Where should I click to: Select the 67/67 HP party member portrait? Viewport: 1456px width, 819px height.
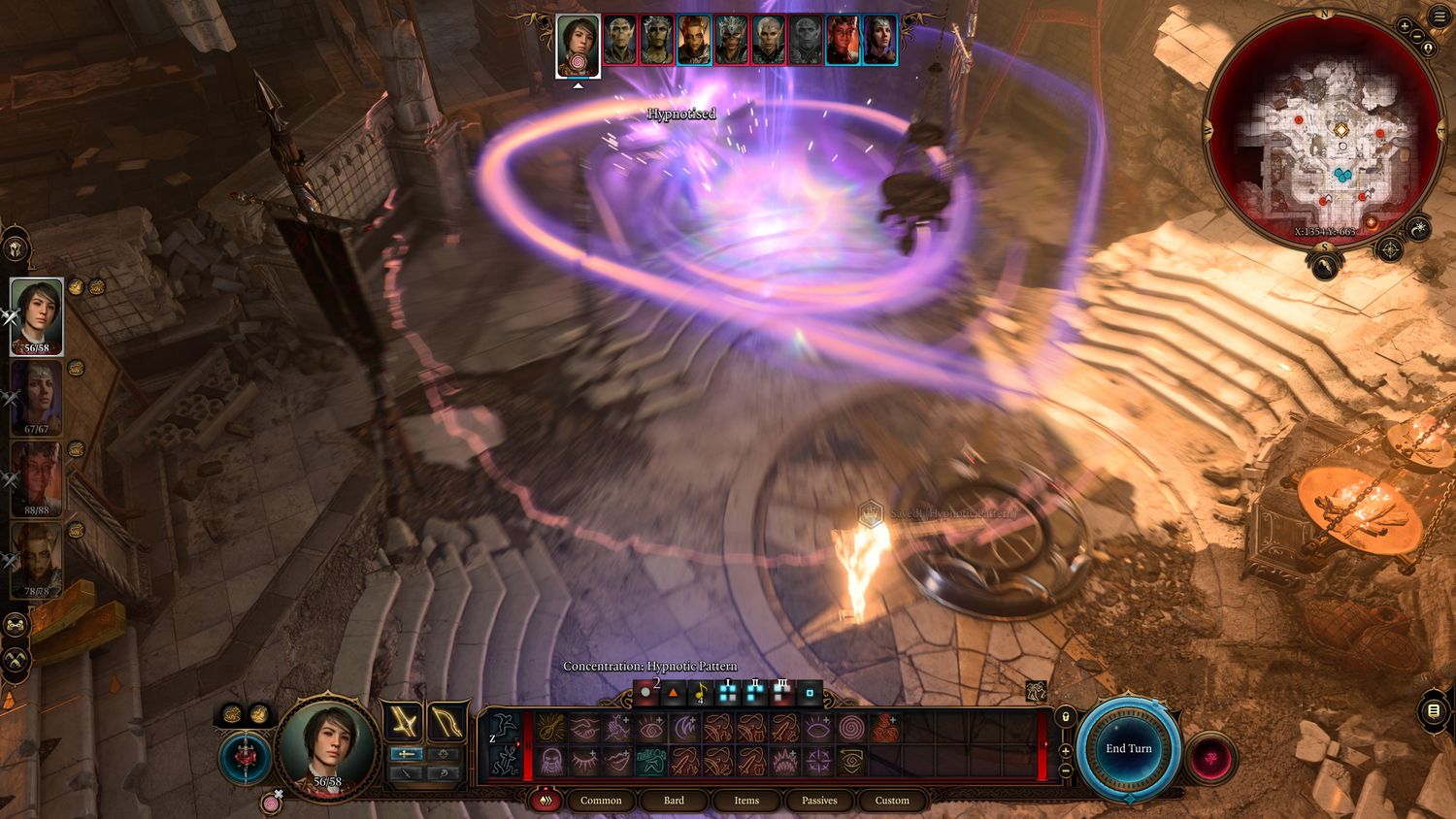click(37, 398)
